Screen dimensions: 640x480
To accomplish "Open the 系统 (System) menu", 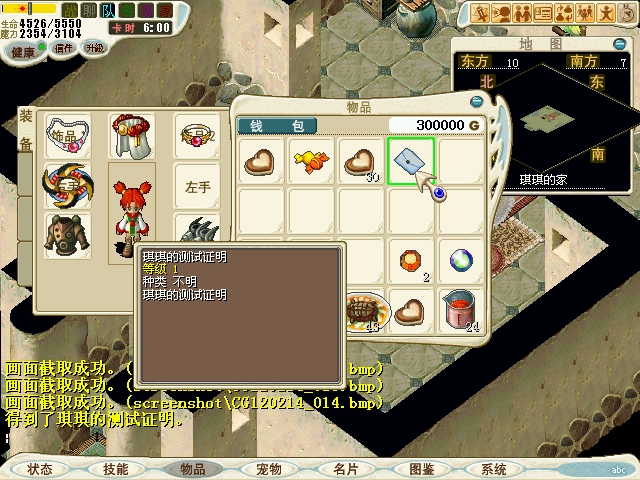I will 494,468.
